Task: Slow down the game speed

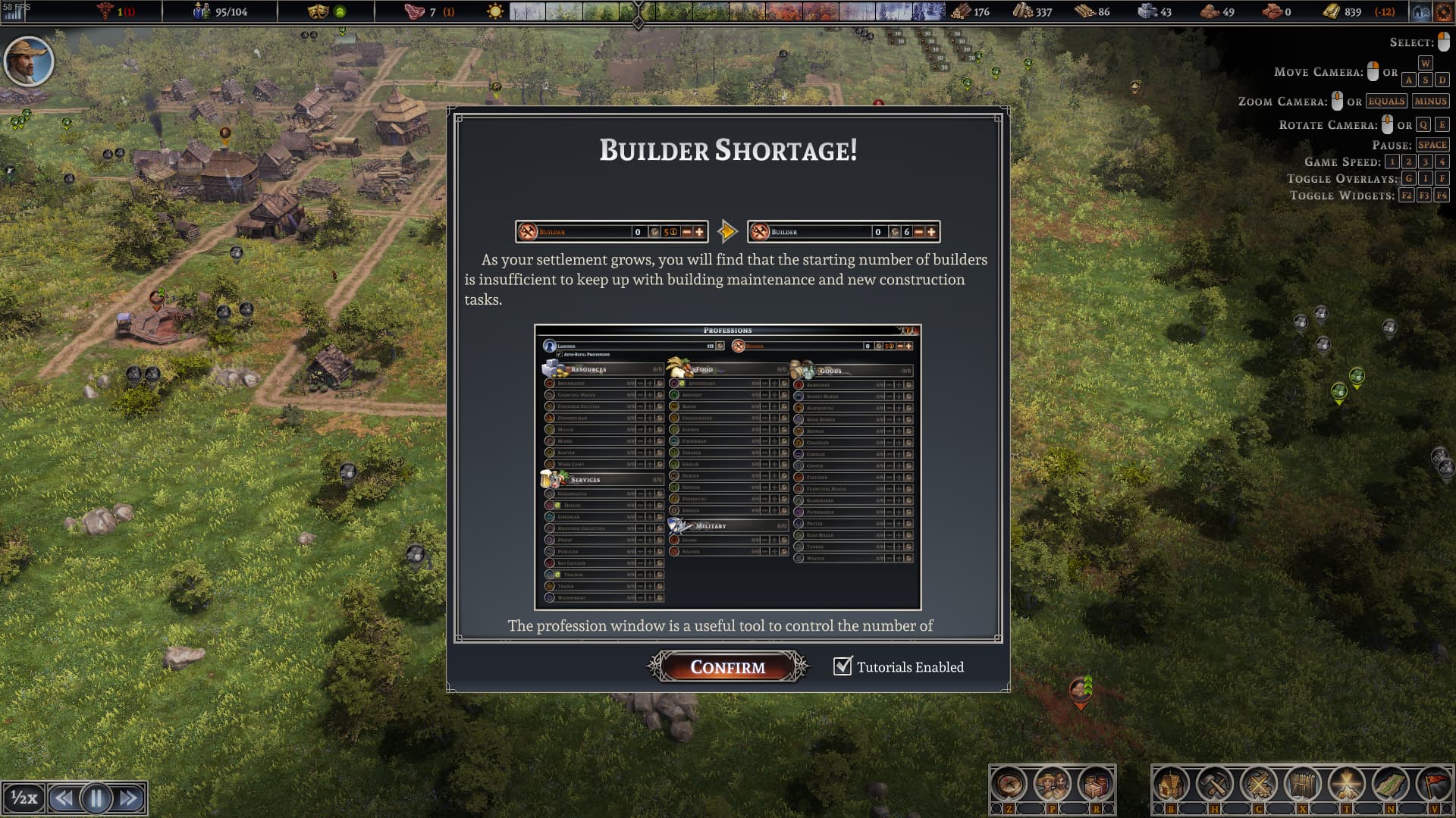Action: click(64, 798)
